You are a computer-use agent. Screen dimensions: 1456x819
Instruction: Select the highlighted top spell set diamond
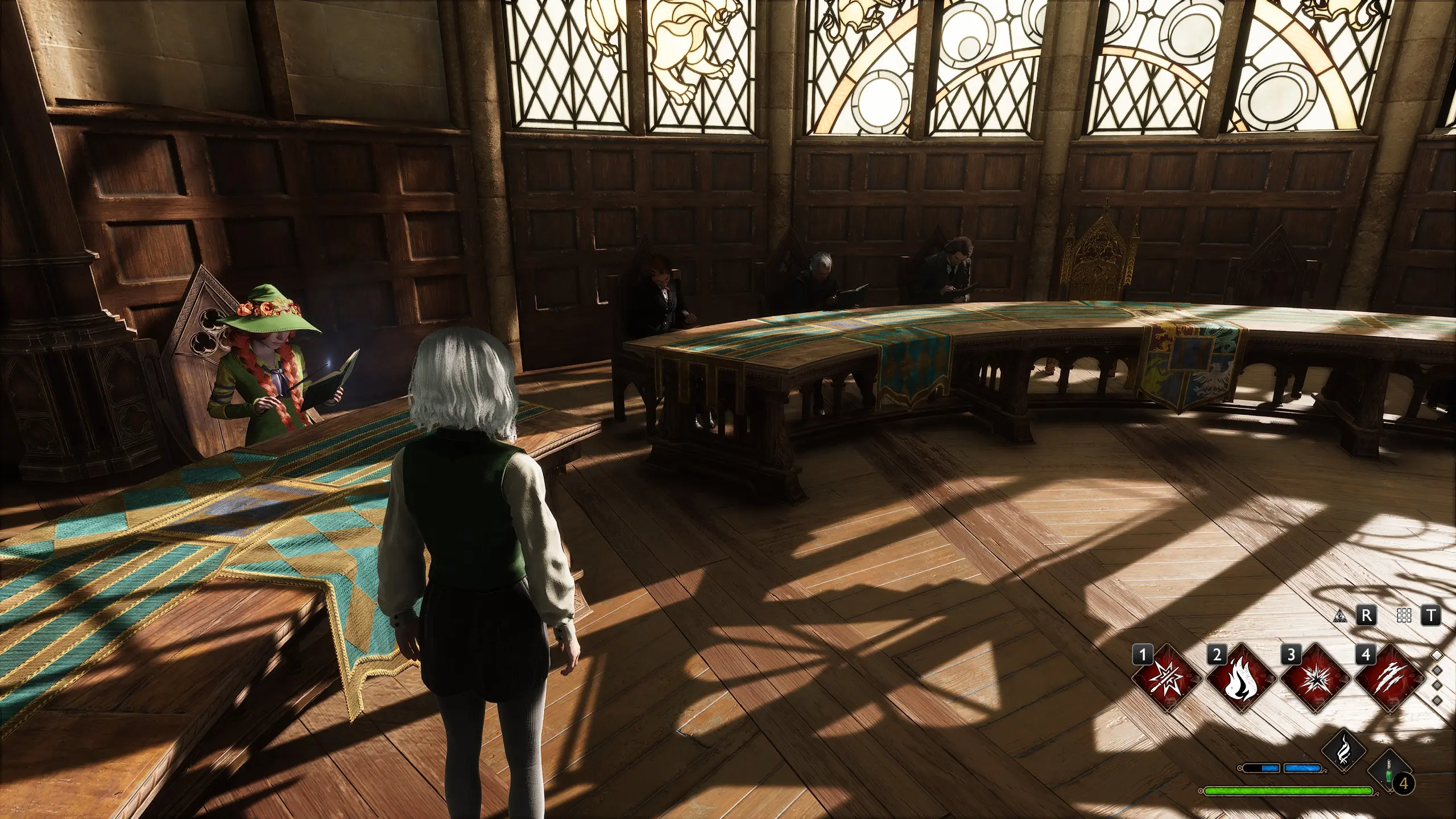tap(1437, 656)
